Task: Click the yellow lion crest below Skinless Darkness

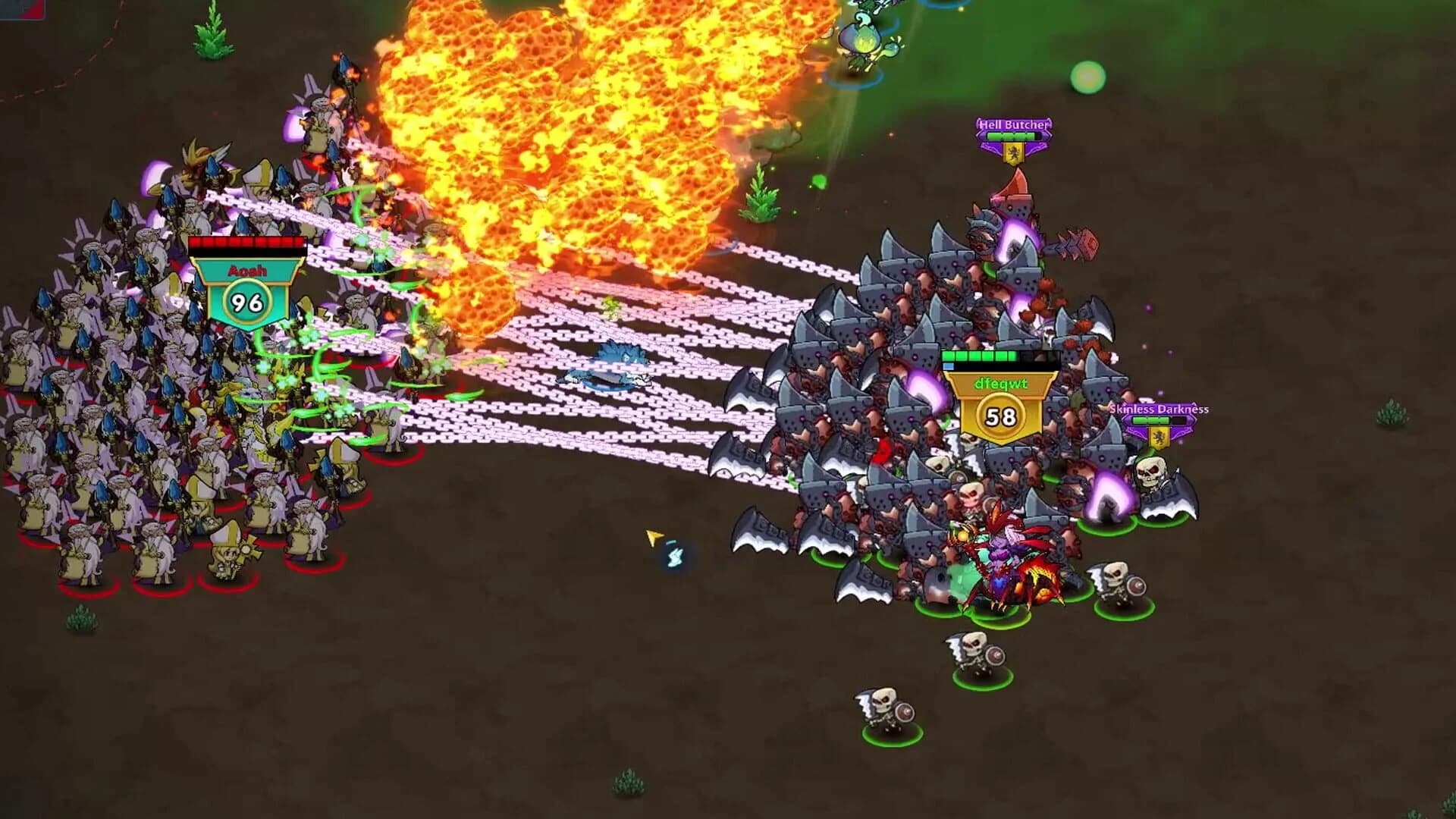Action: pyautogui.click(x=1159, y=438)
